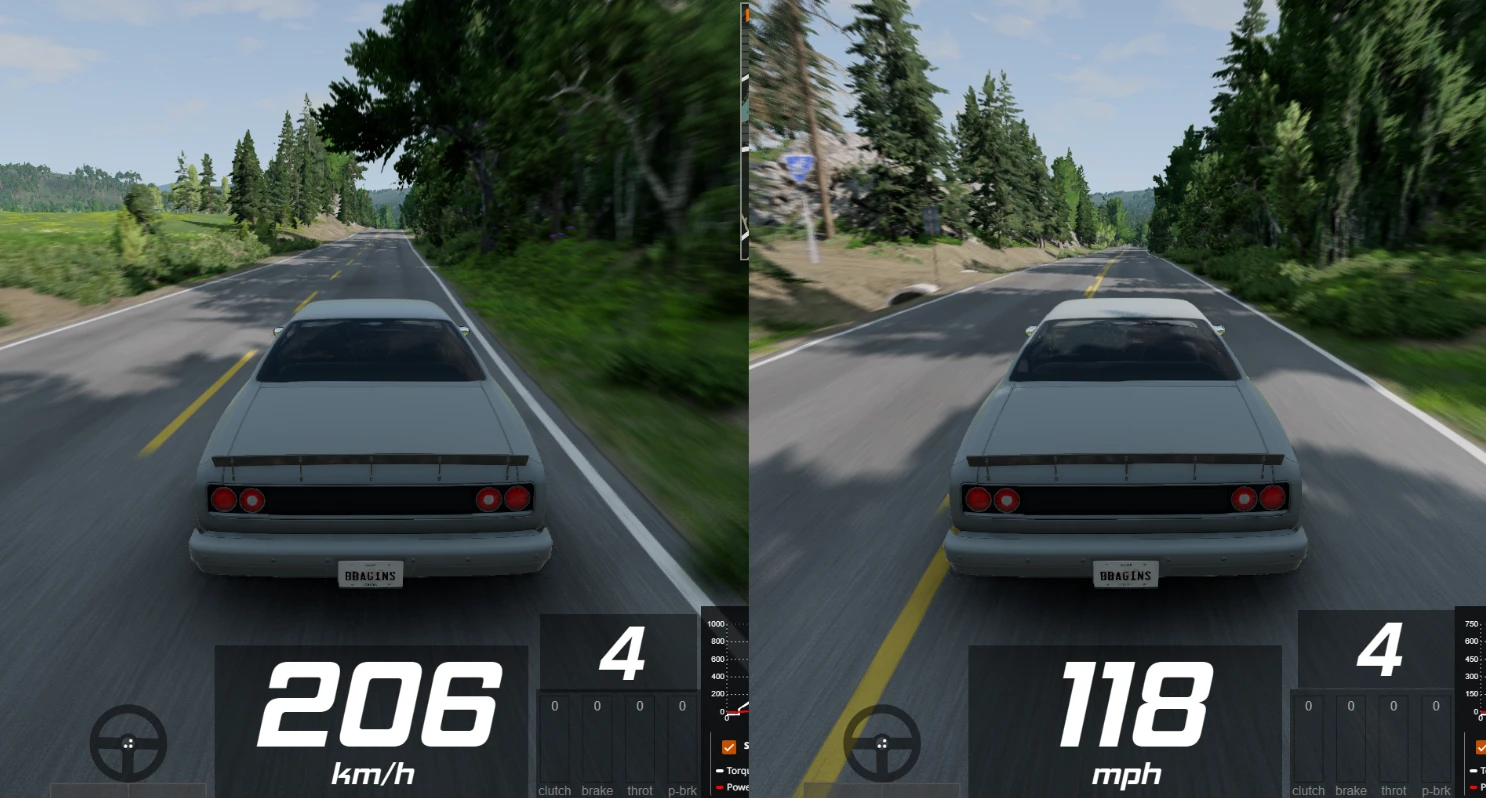This screenshot has height=798, width=1486.
Task: Click the p-brk input bar on the right panel
Action: (x=1436, y=735)
